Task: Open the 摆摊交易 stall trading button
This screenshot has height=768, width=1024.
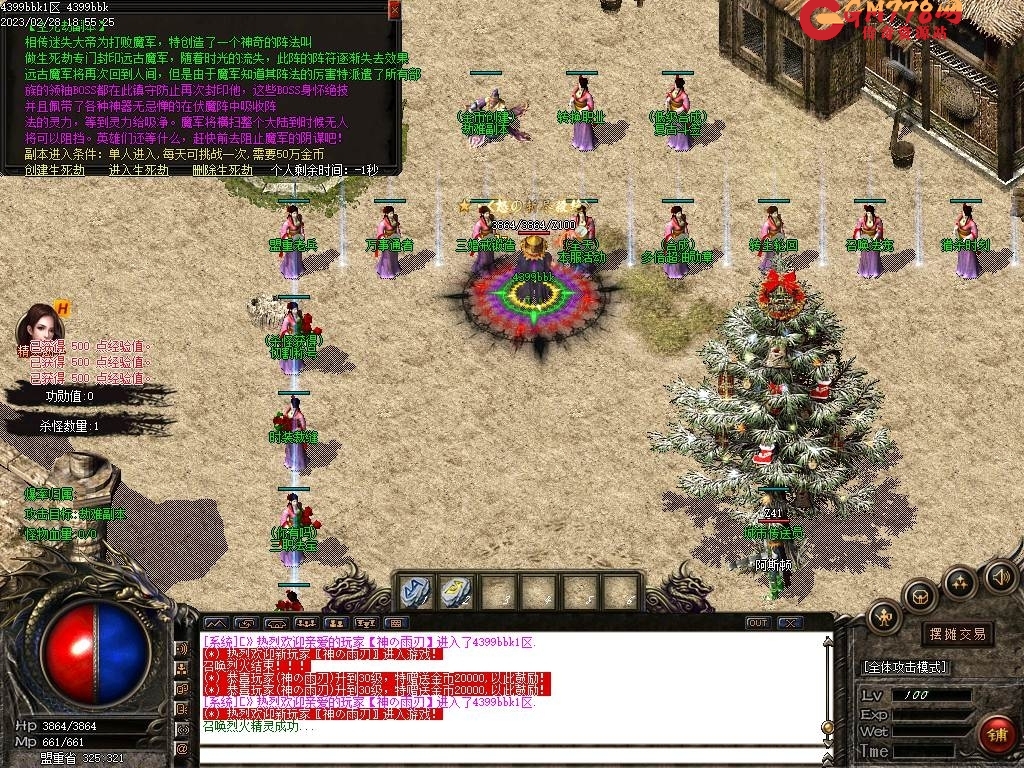Action: coord(957,633)
